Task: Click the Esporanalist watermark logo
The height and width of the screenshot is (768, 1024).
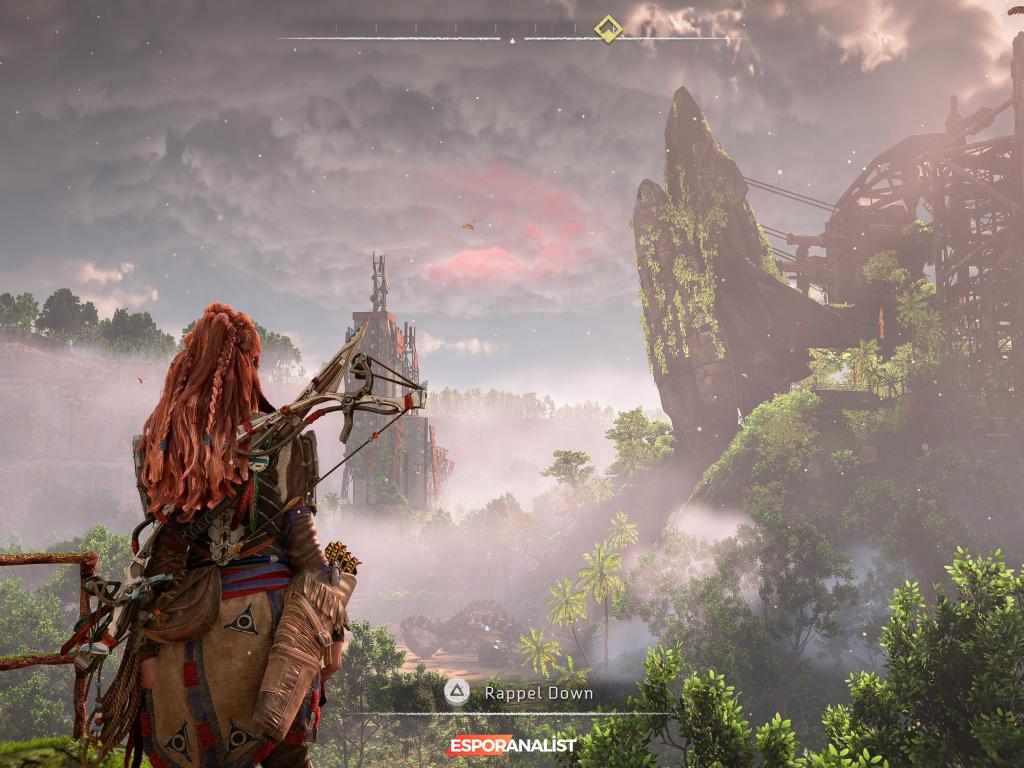Action: tap(511, 745)
